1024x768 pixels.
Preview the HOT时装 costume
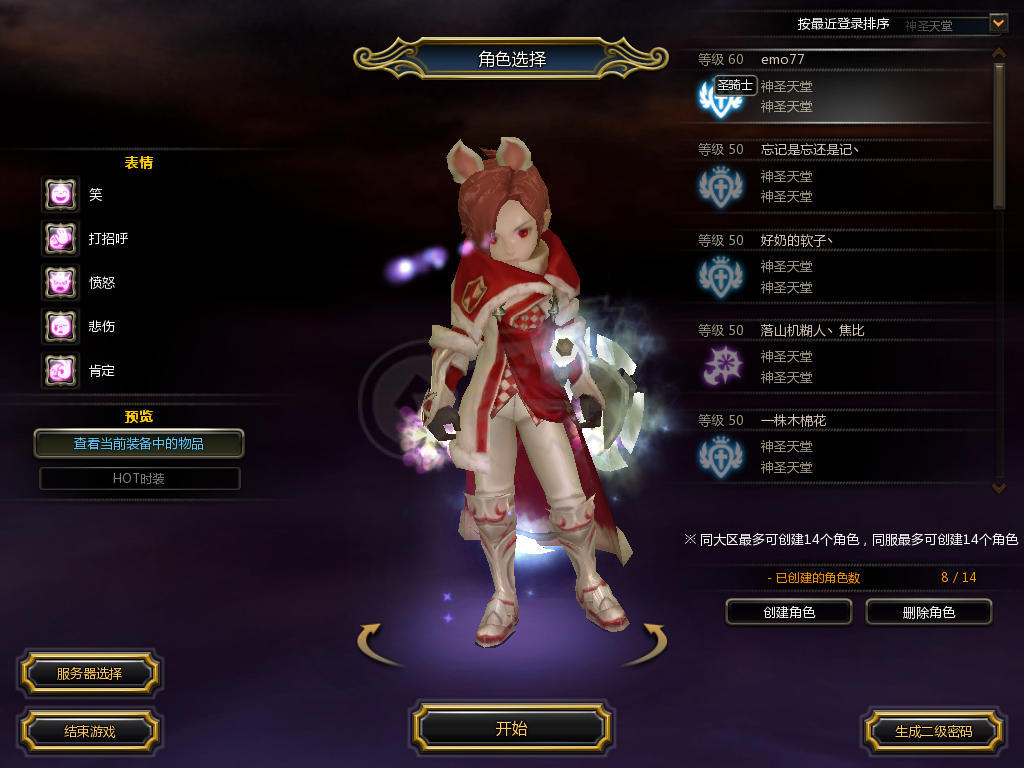139,479
